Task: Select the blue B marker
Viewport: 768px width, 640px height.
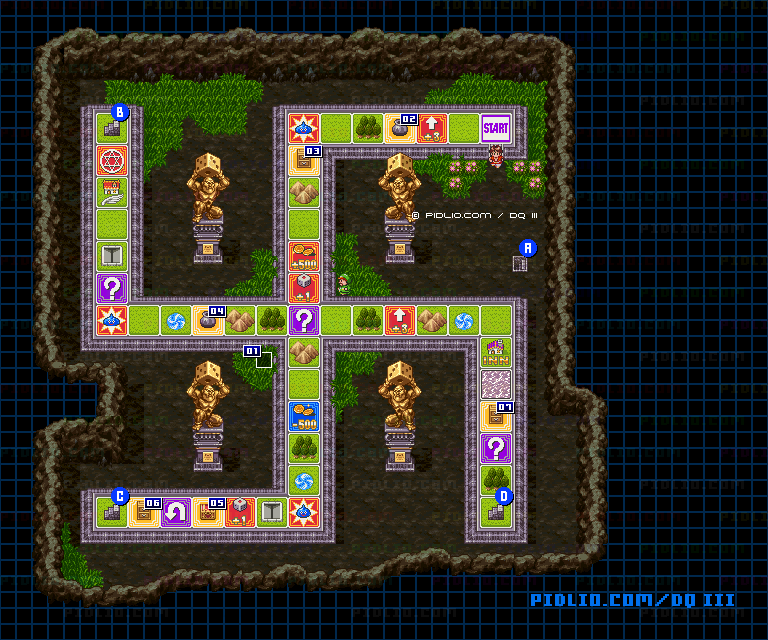Action: (120, 112)
